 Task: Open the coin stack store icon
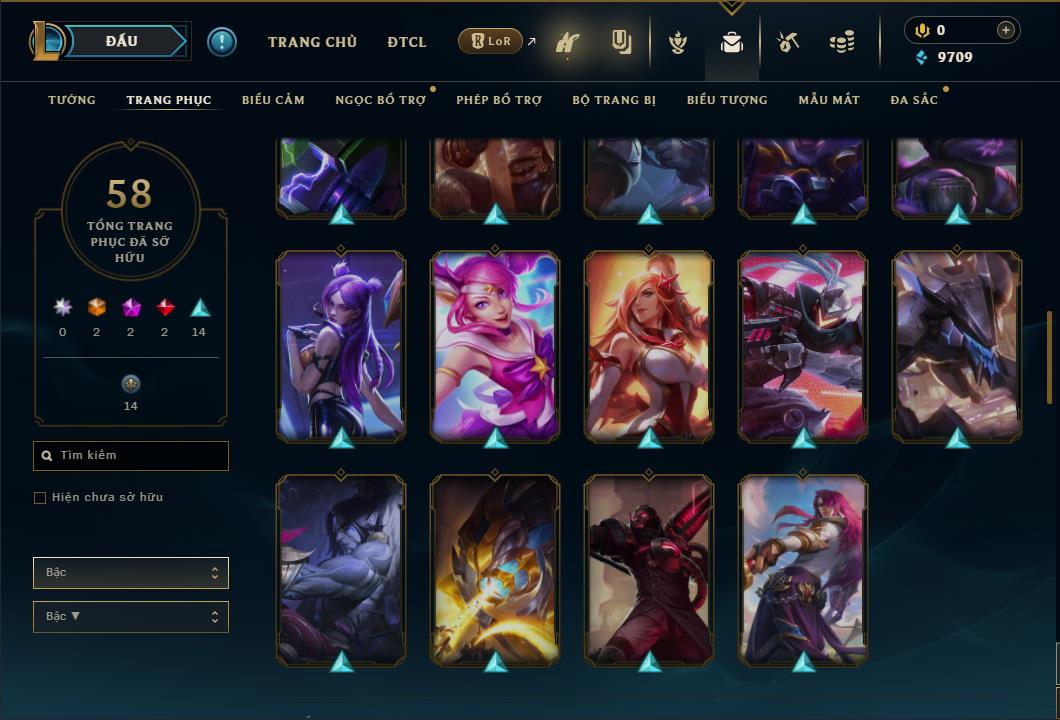(x=842, y=42)
